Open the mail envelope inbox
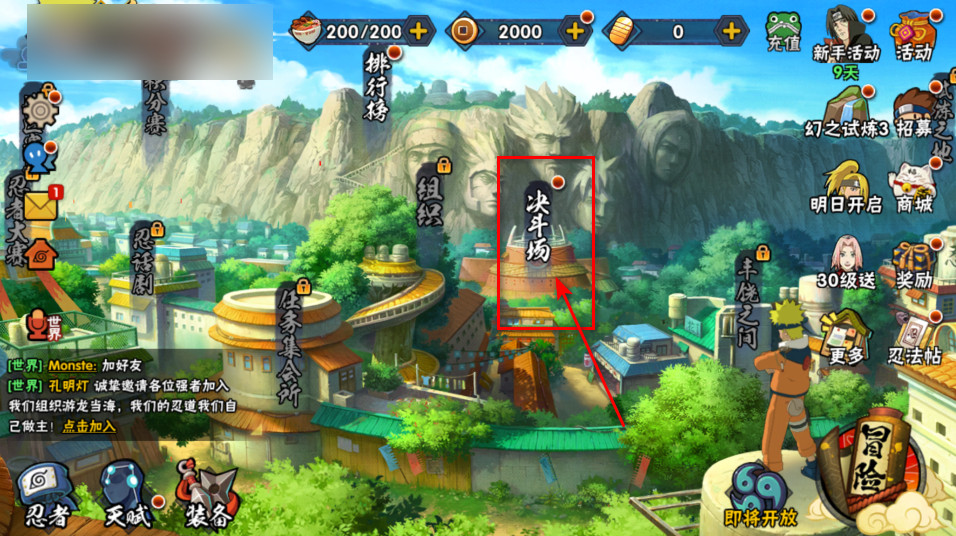The width and height of the screenshot is (956, 536). [40, 204]
